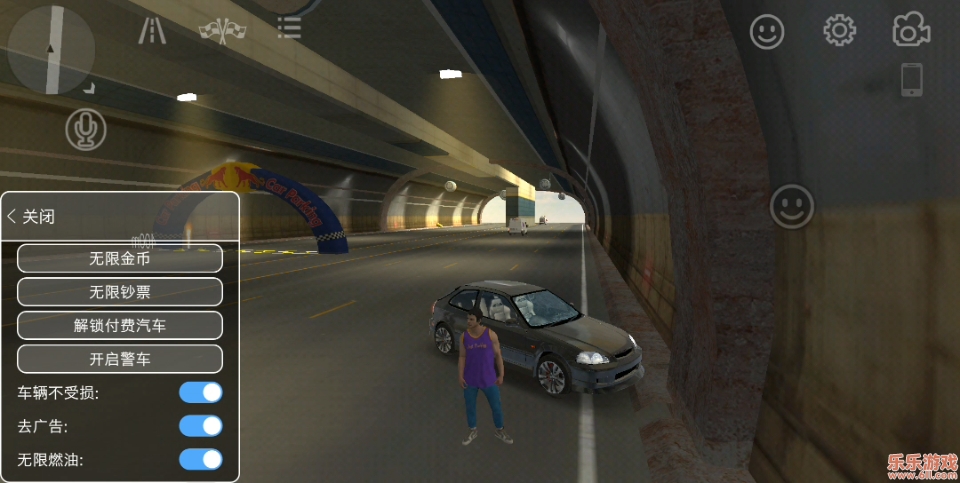This screenshot has height=483, width=960.
Task: Select the 无限钞票 option
Action: pos(120,292)
